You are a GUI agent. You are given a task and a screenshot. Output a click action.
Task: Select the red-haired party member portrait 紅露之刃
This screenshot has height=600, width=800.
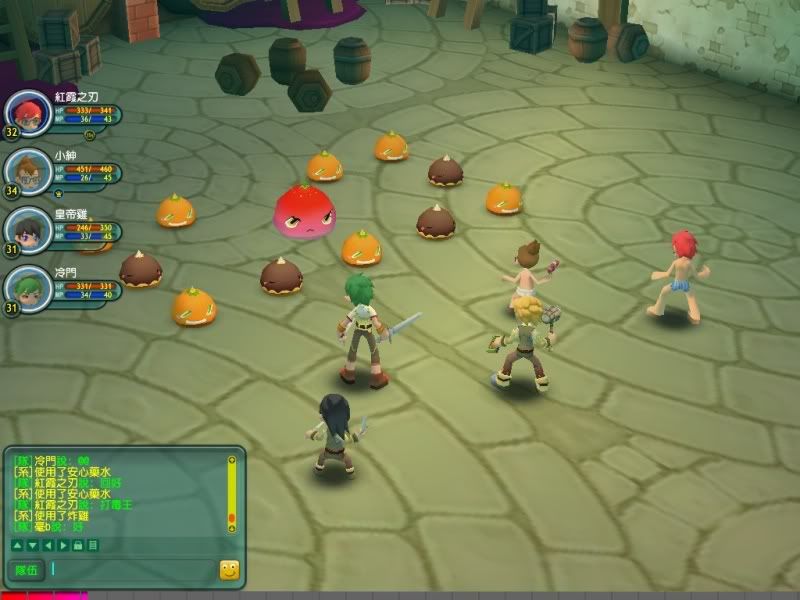tap(27, 113)
